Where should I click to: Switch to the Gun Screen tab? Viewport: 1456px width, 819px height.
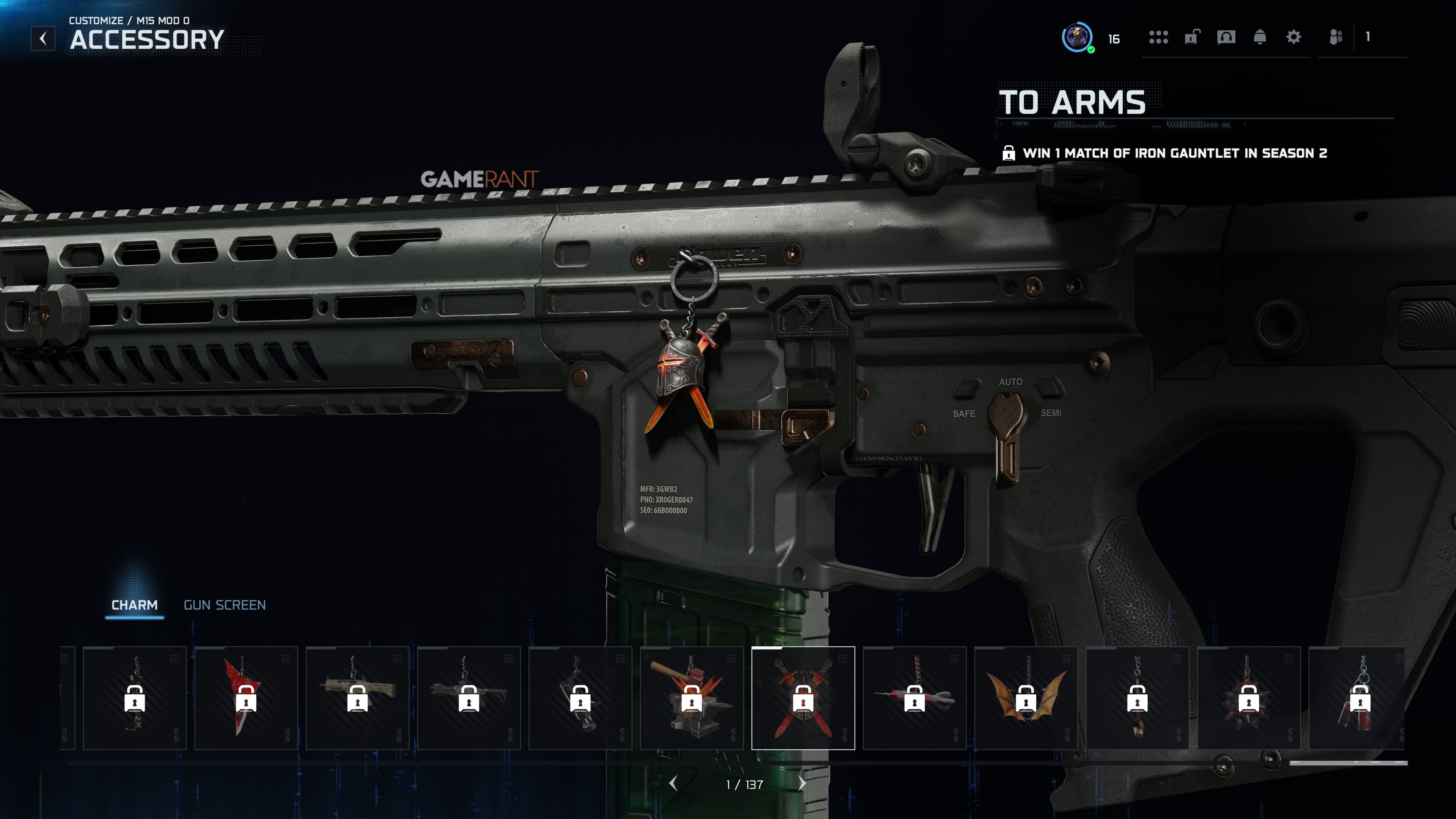[224, 605]
